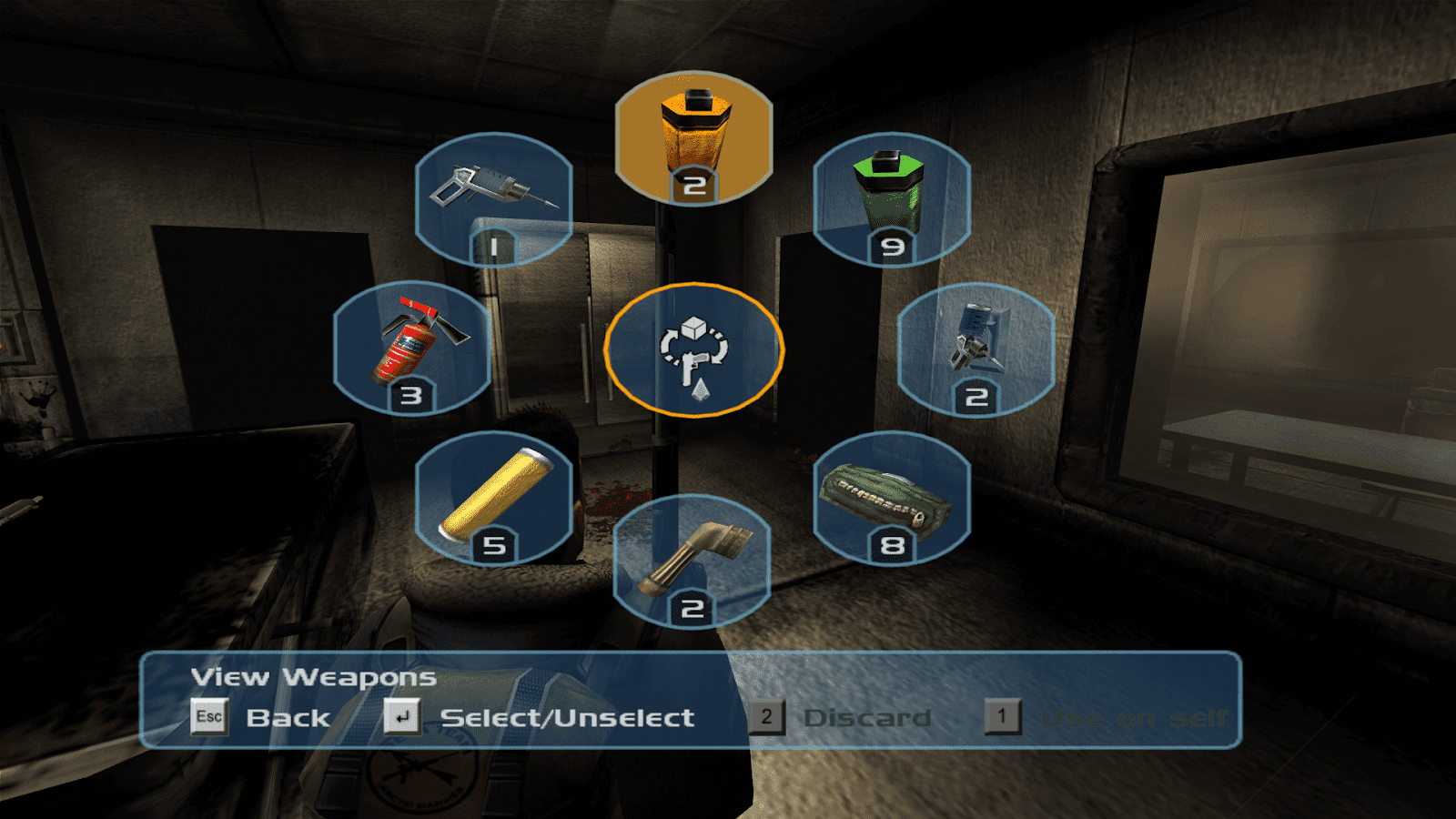Click the Esc key icon
Viewport: 1456px width, 819px height.
click(x=209, y=718)
